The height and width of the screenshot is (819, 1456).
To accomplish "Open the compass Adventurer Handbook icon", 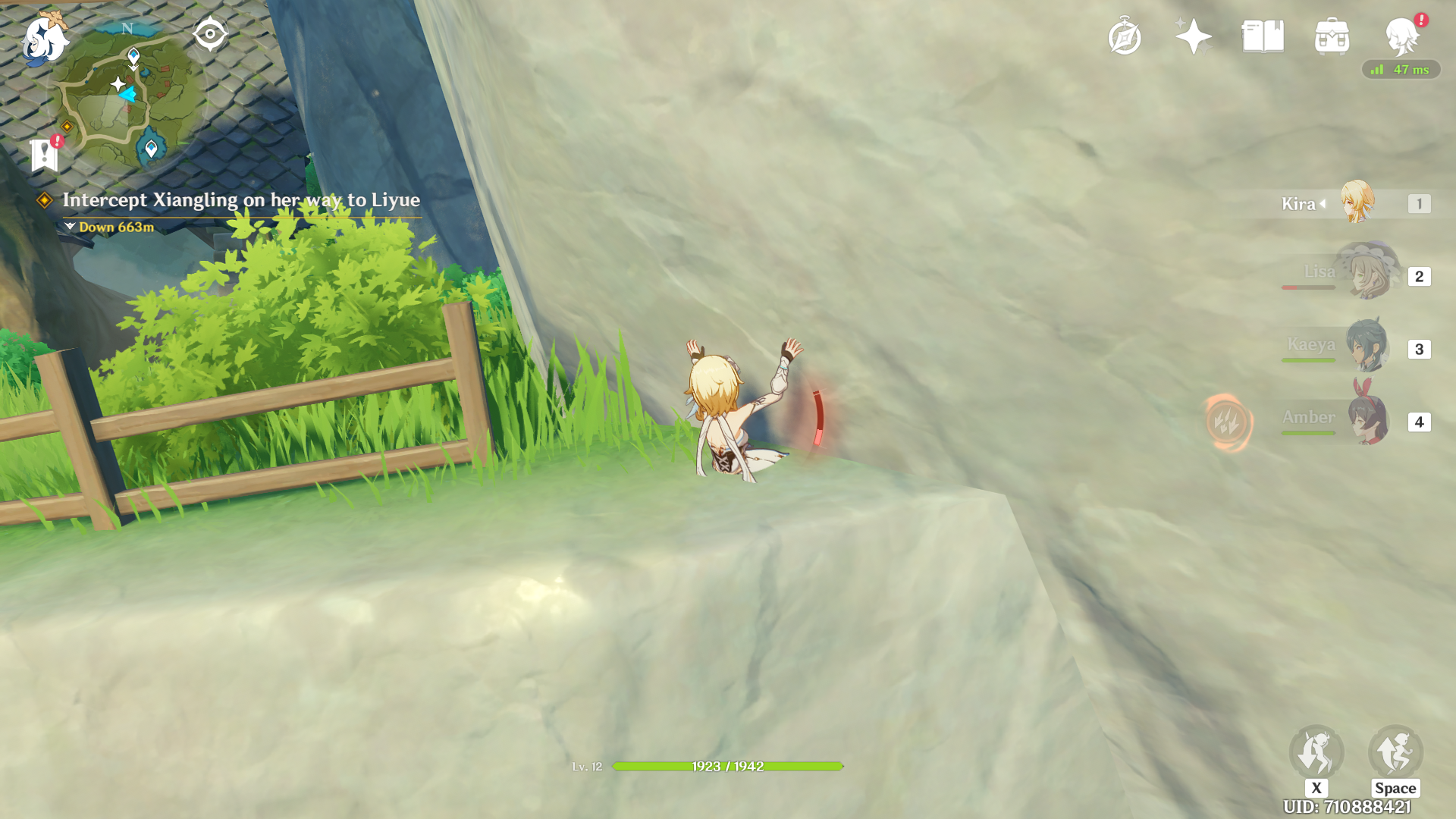I will 1124,37.
